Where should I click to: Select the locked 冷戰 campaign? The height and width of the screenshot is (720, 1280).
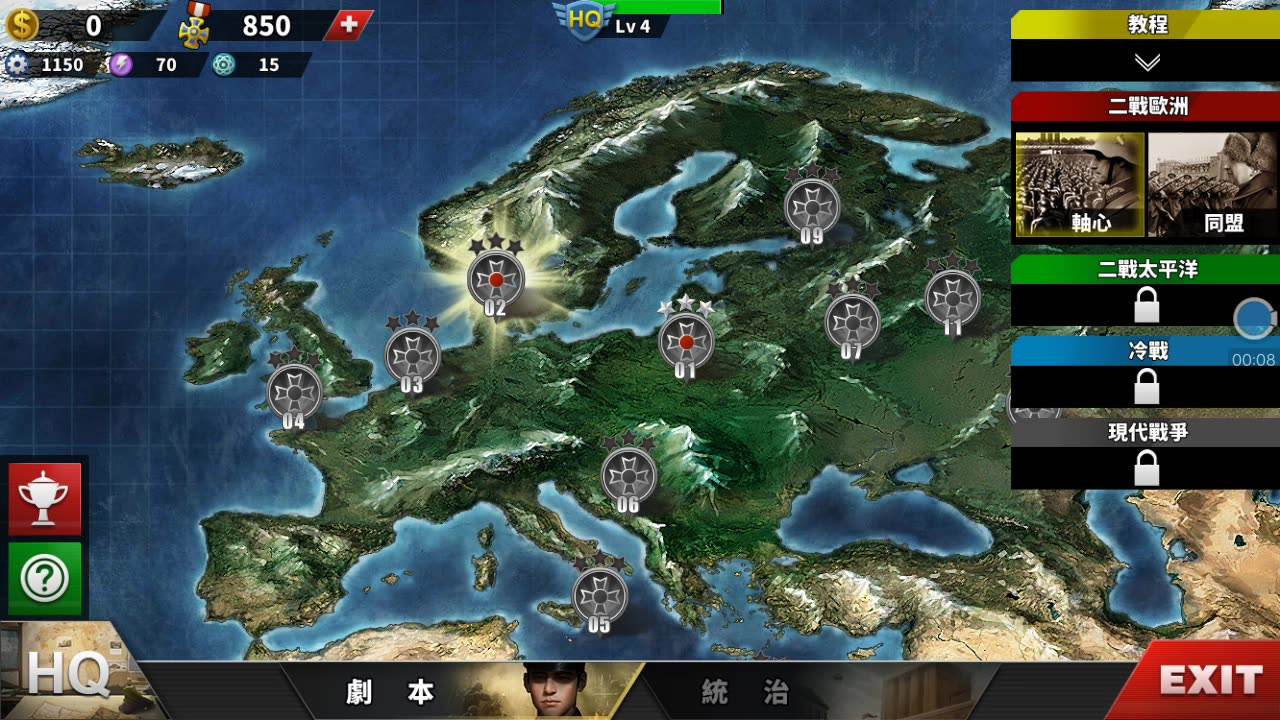(1146, 385)
